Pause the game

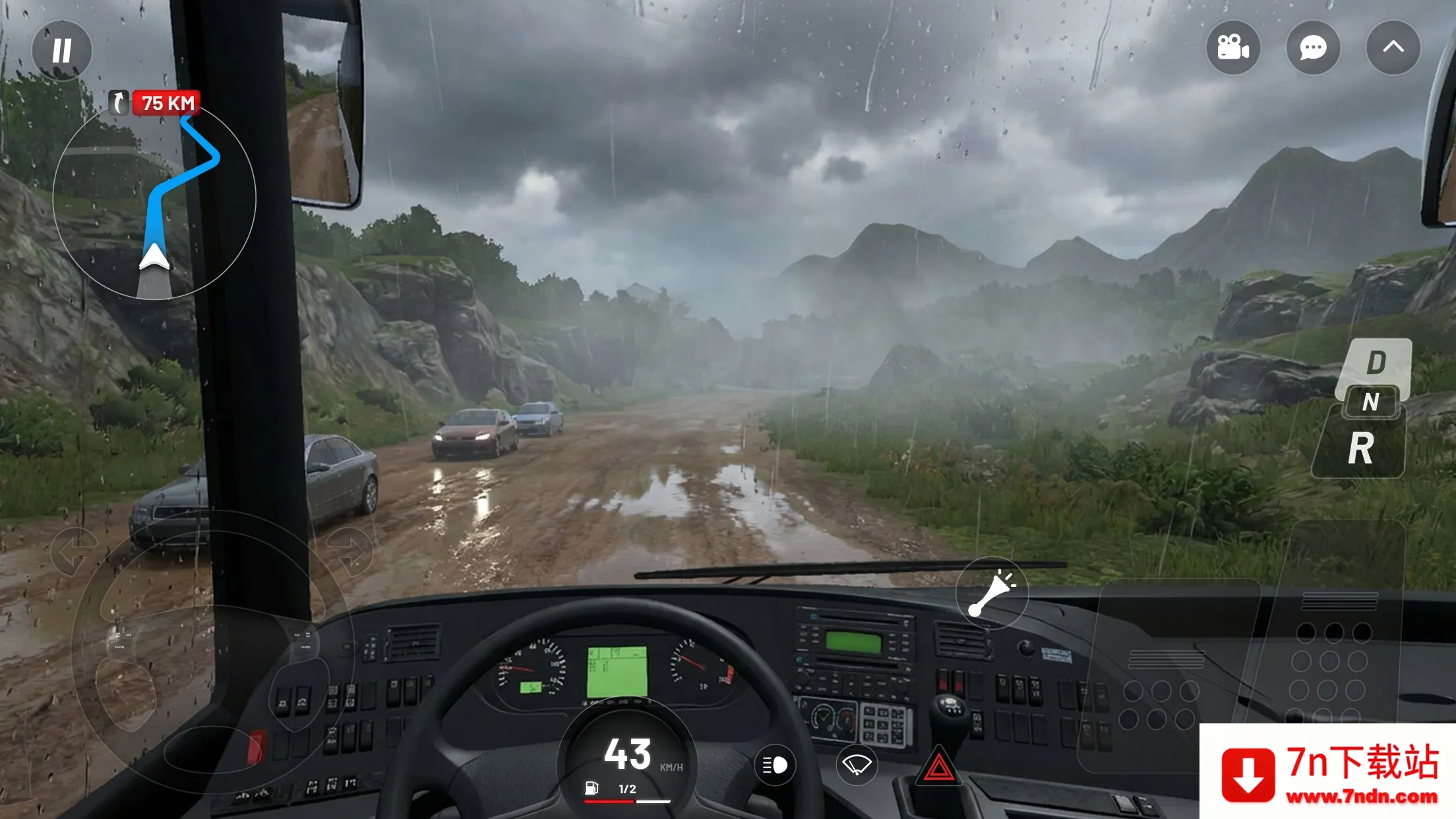point(62,50)
